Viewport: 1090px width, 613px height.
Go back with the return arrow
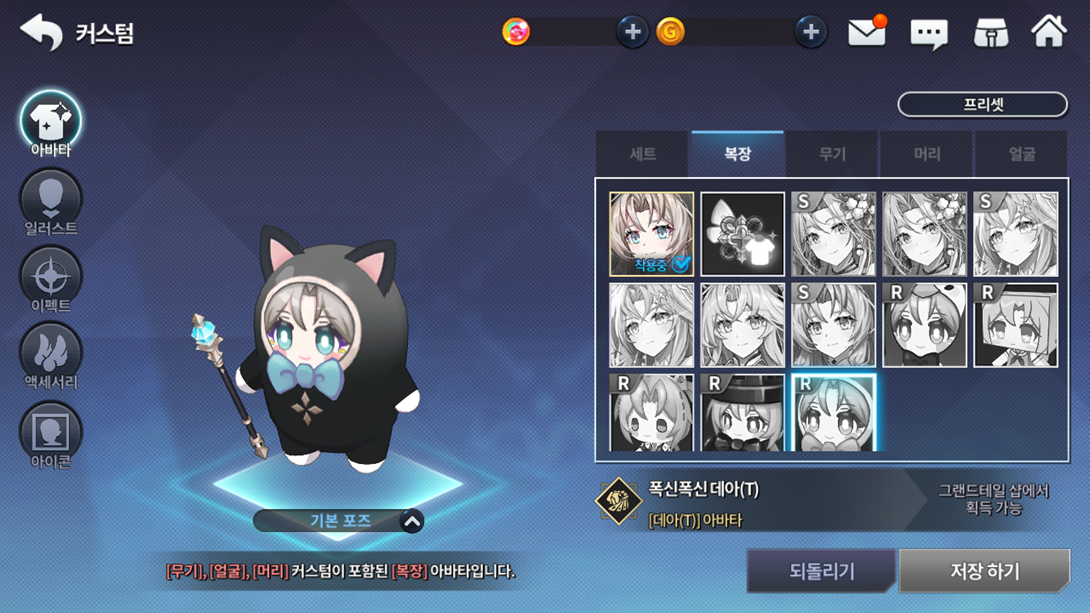pyautogui.click(x=41, y=32)
